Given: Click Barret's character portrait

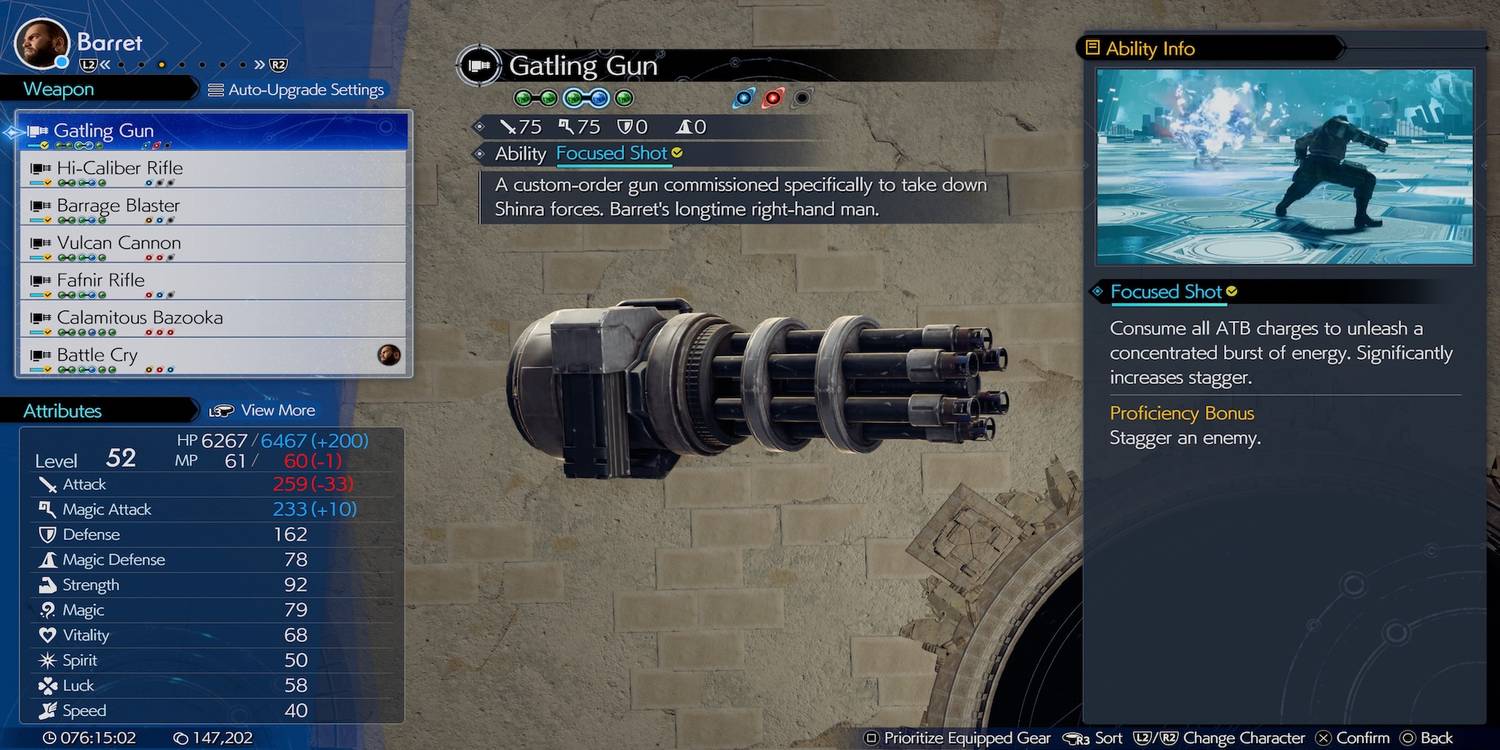Looking at the screenshot, I should point(41,44).
